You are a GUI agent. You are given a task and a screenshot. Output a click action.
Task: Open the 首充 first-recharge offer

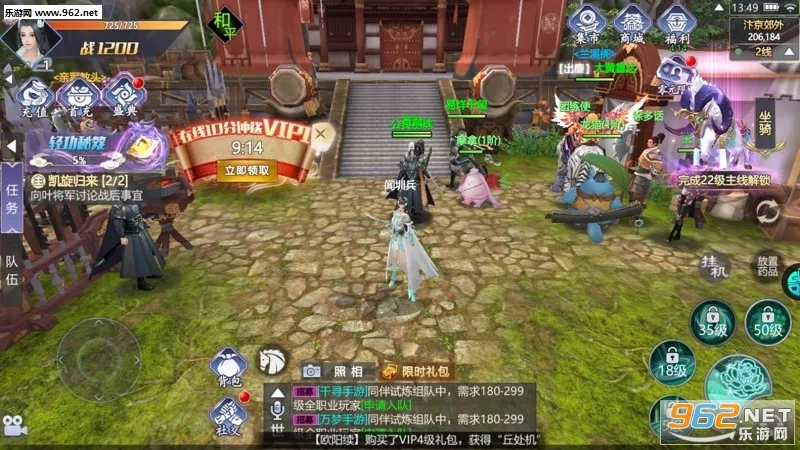77,98
